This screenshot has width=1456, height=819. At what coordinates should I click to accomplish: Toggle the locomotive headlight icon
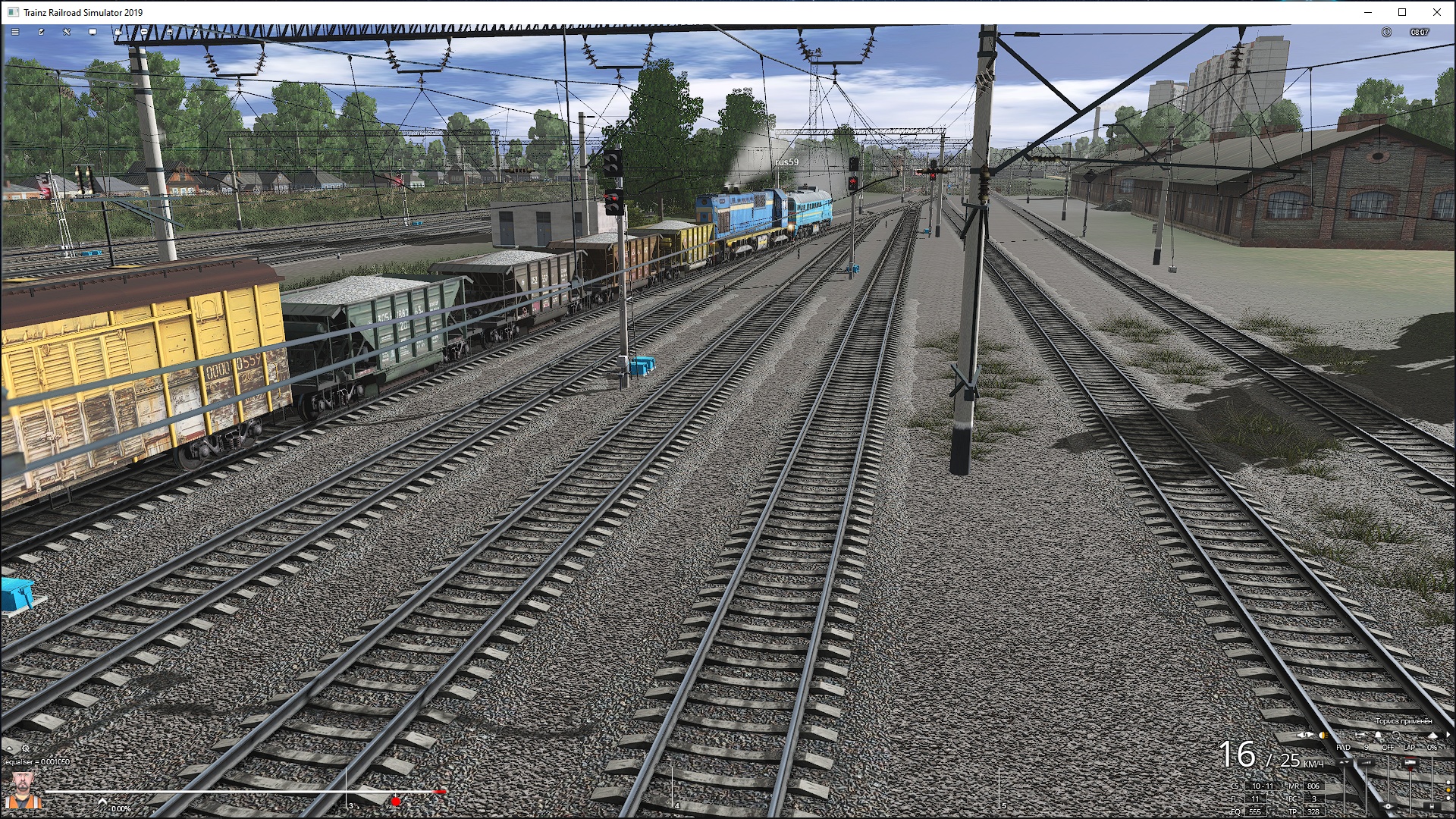(x=1323, y=735)
